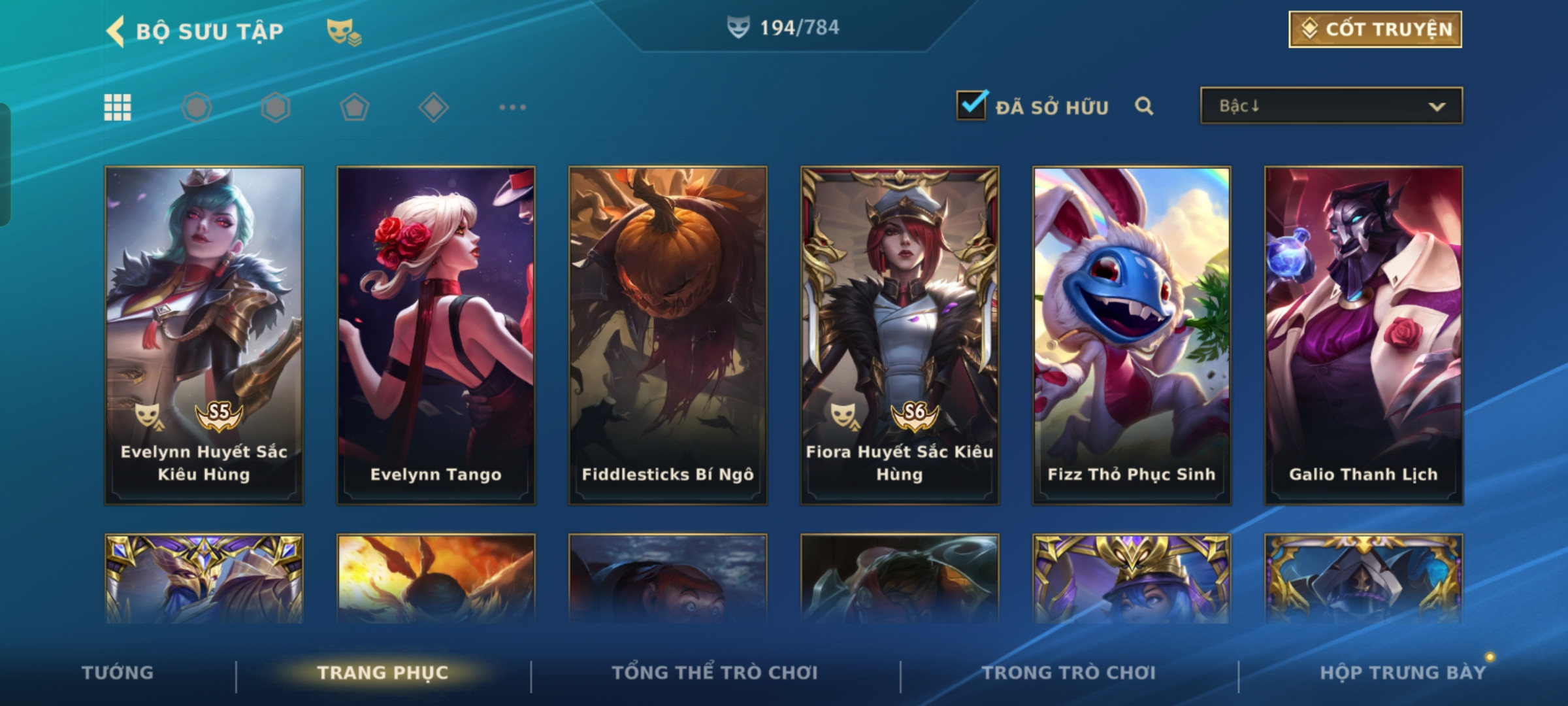The image size is (1568, 706).
Task: Select the all-skins grid filter
Action: click(x=118, y=107)
